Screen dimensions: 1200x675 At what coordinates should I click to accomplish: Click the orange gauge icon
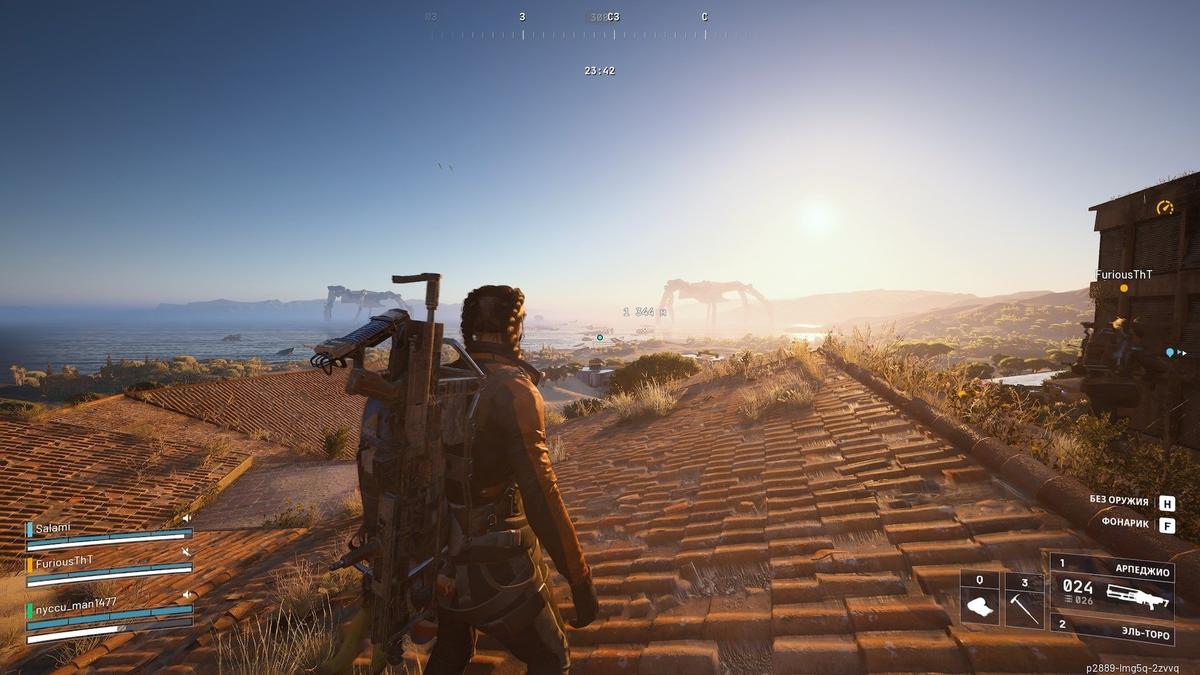(x=1164, y=208)
